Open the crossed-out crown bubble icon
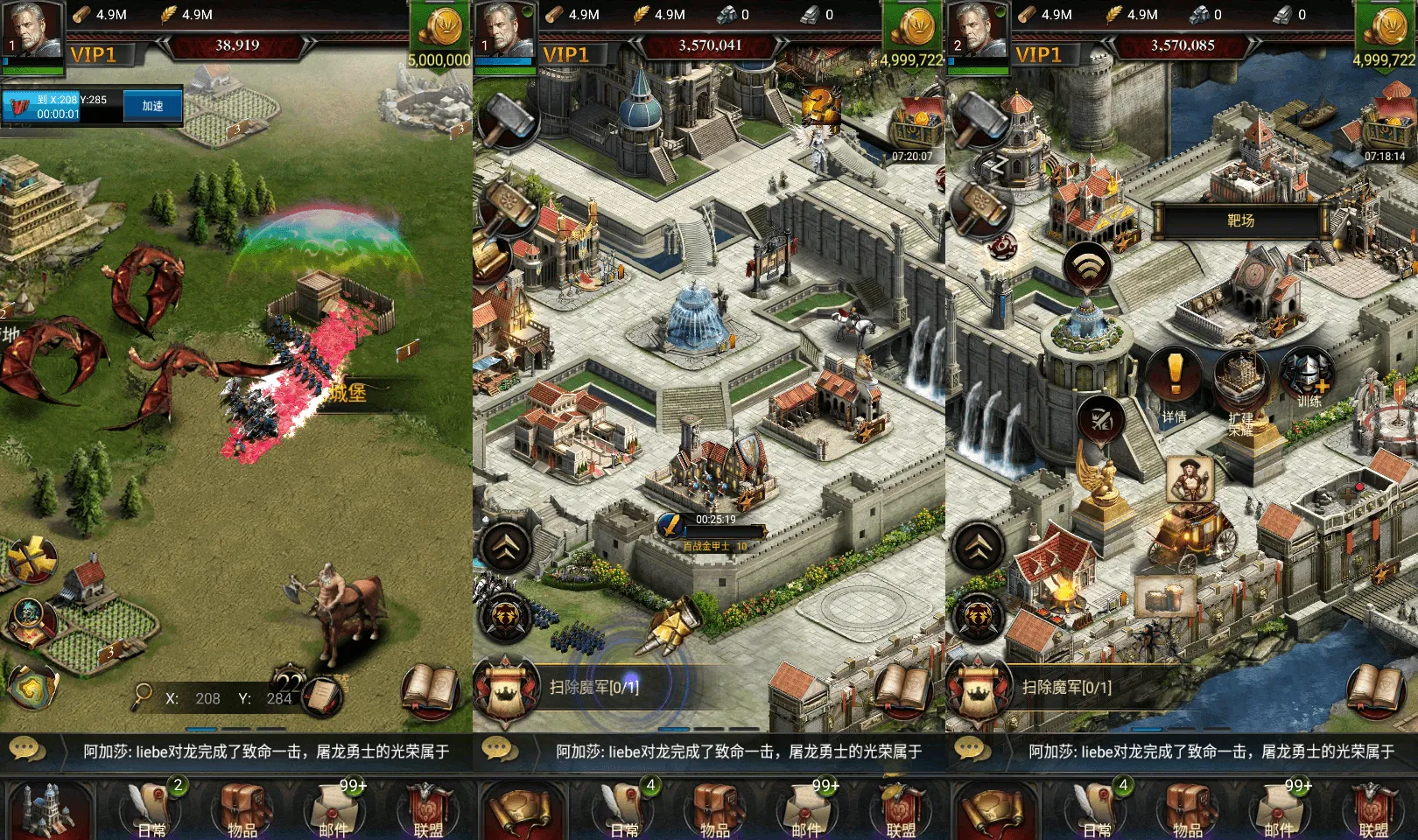The image size is (1418, 840). click(1101, 420)
